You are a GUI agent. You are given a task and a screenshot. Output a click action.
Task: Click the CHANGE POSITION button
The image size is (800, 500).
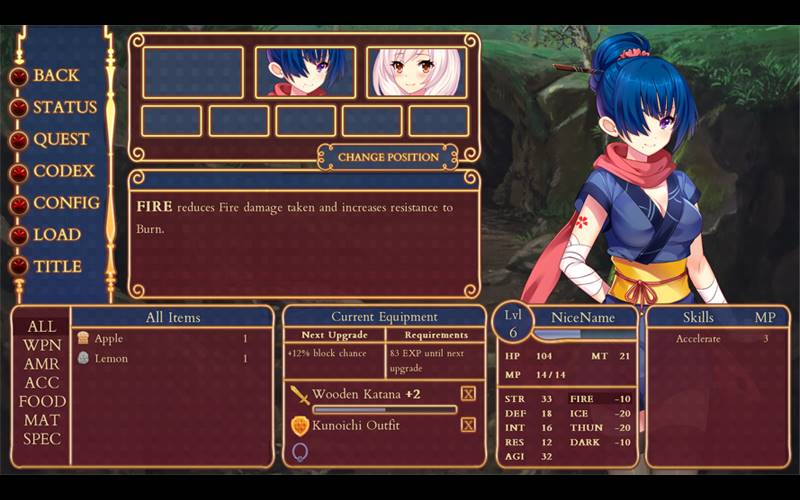click(388, 157)
